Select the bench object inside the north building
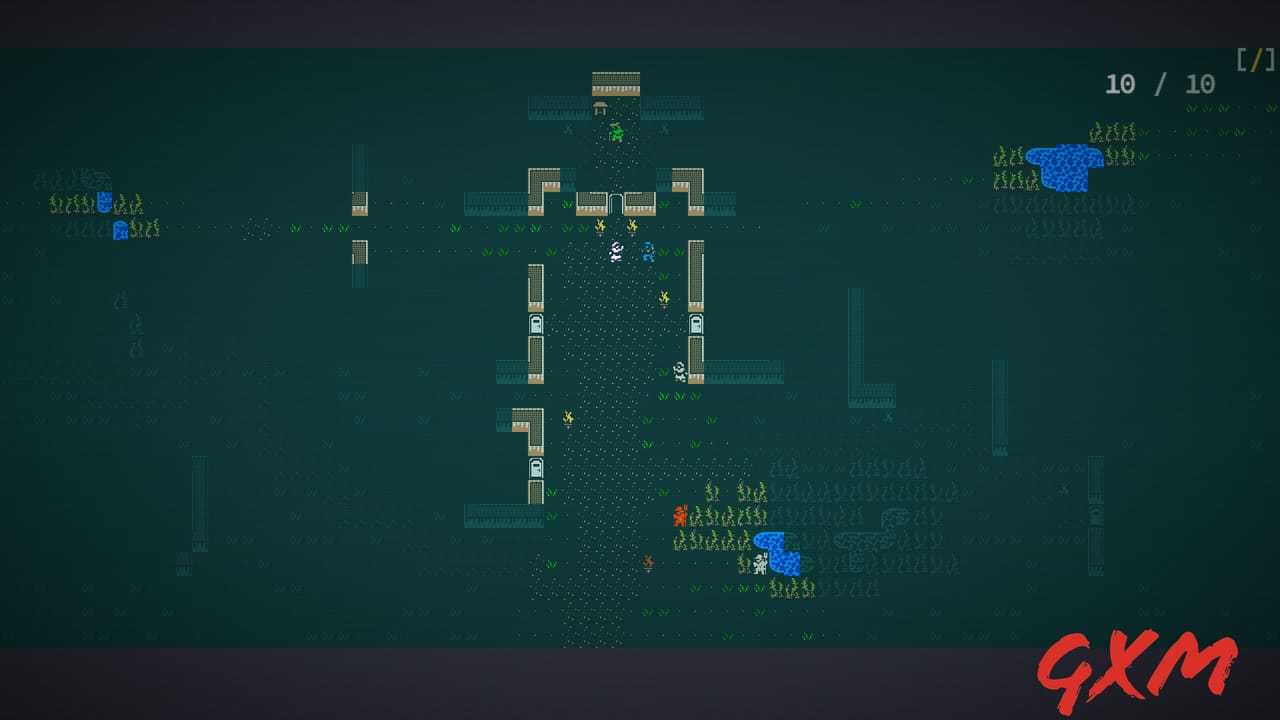Image resolution: width=1280 pixels, height=720 pixels. (600, 105)
